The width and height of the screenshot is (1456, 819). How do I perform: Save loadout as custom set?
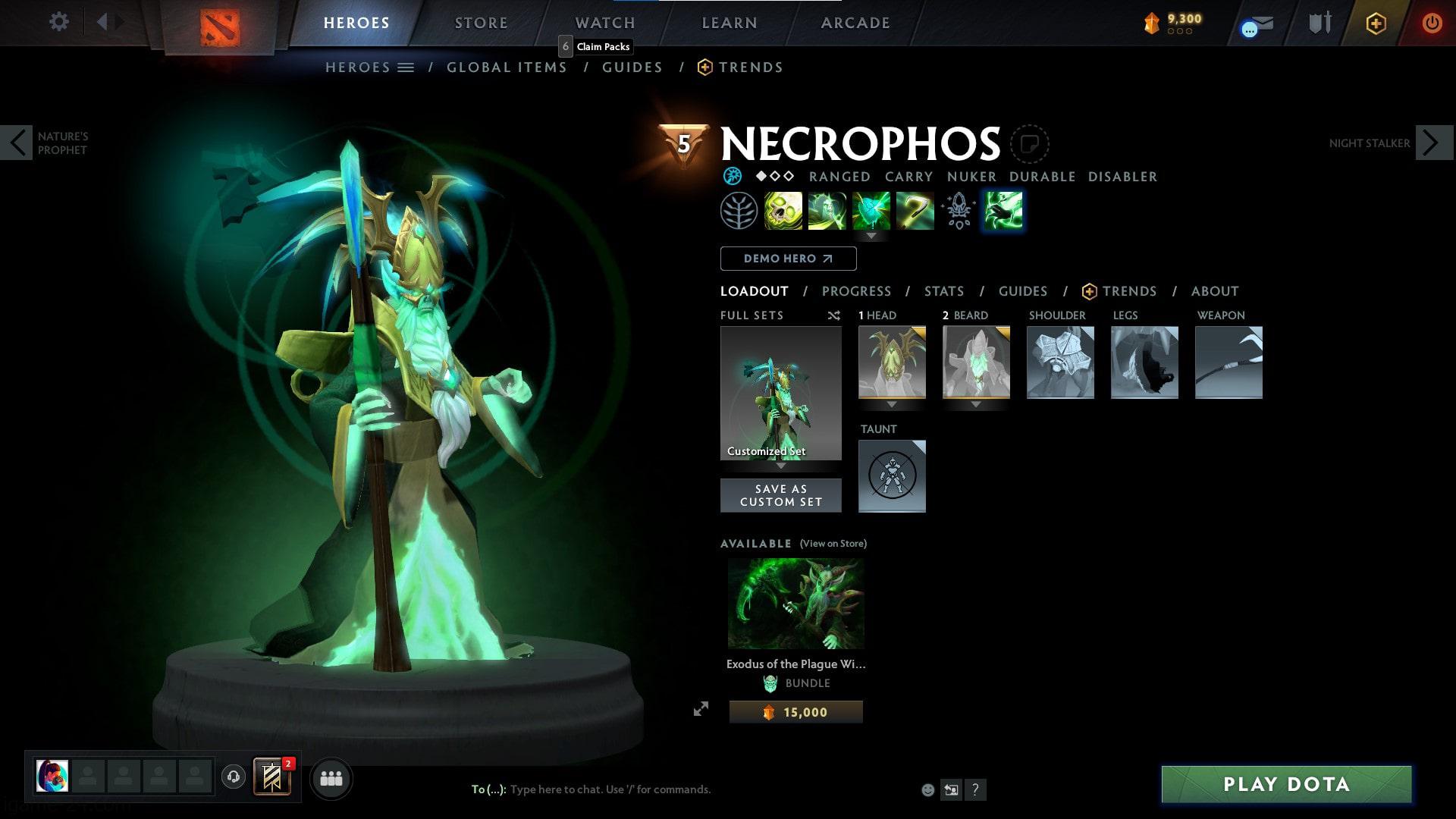[780, 495]
